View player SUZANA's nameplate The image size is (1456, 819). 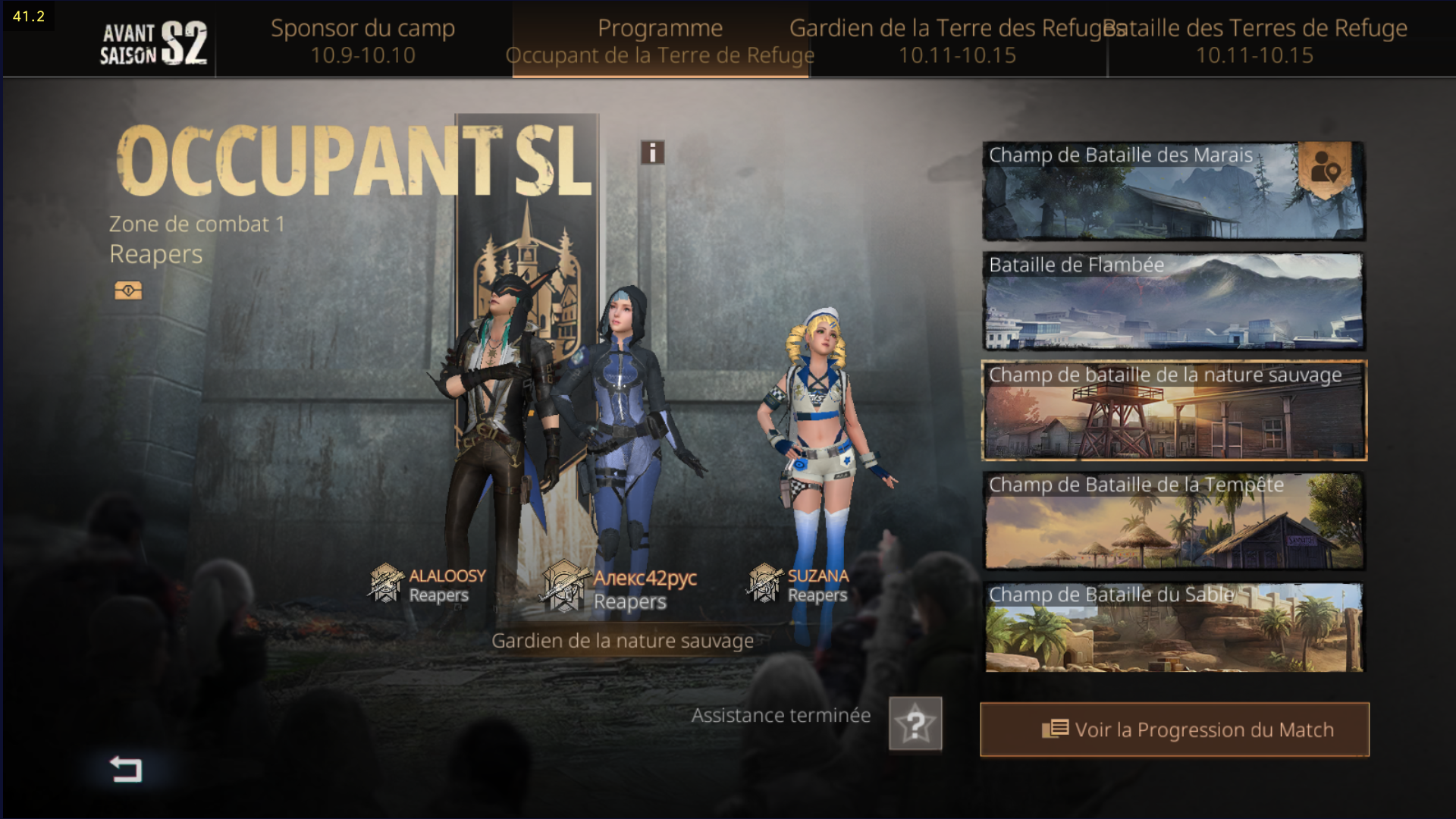(x=799, y=585)
